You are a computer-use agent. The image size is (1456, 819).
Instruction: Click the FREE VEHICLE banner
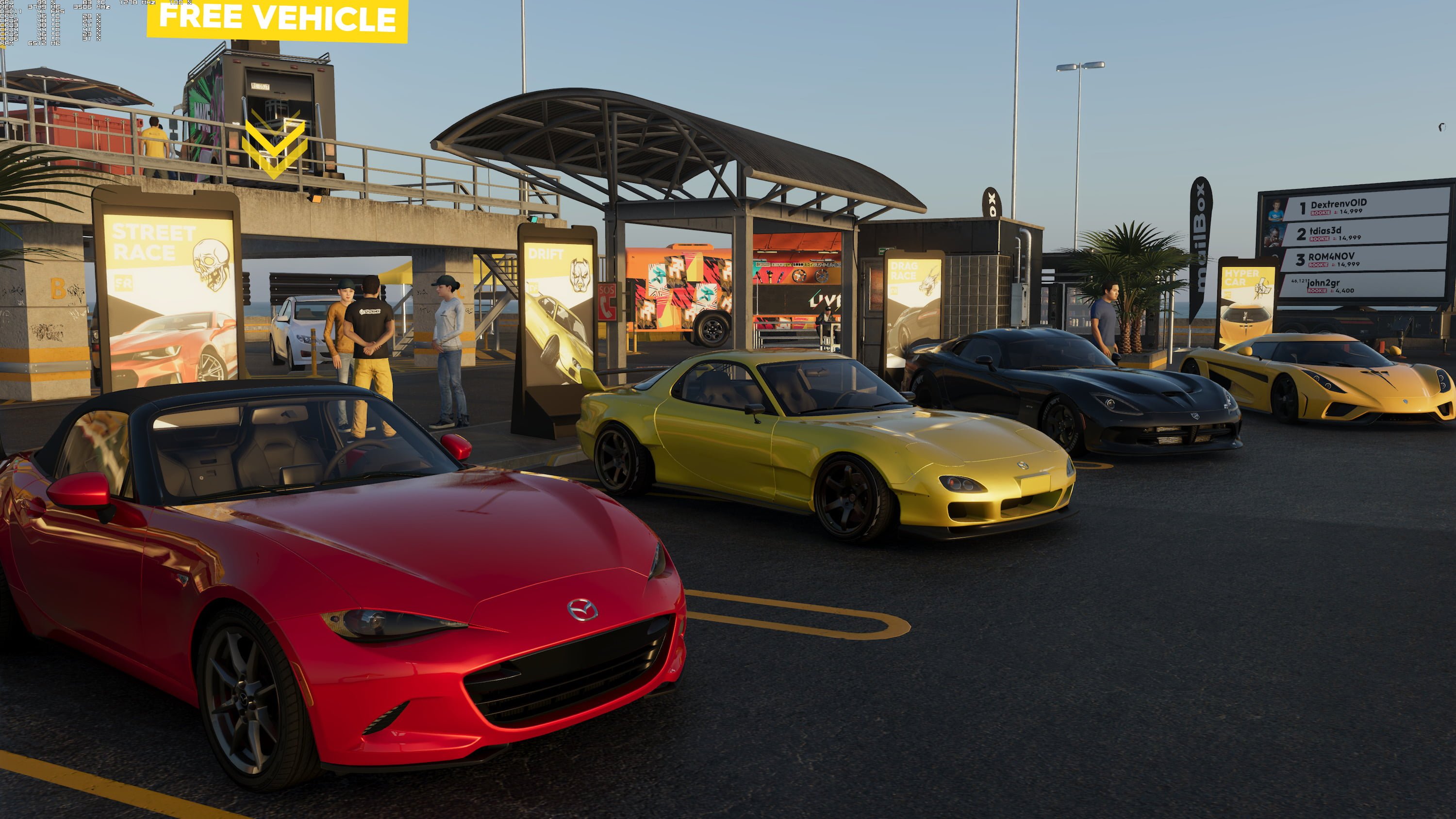point(277,19)
